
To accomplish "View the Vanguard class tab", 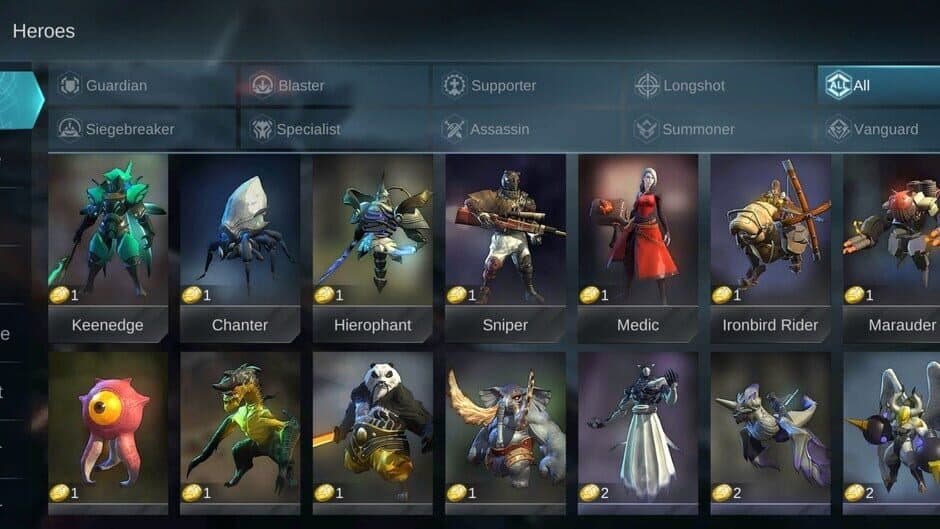I will (880, 129).
